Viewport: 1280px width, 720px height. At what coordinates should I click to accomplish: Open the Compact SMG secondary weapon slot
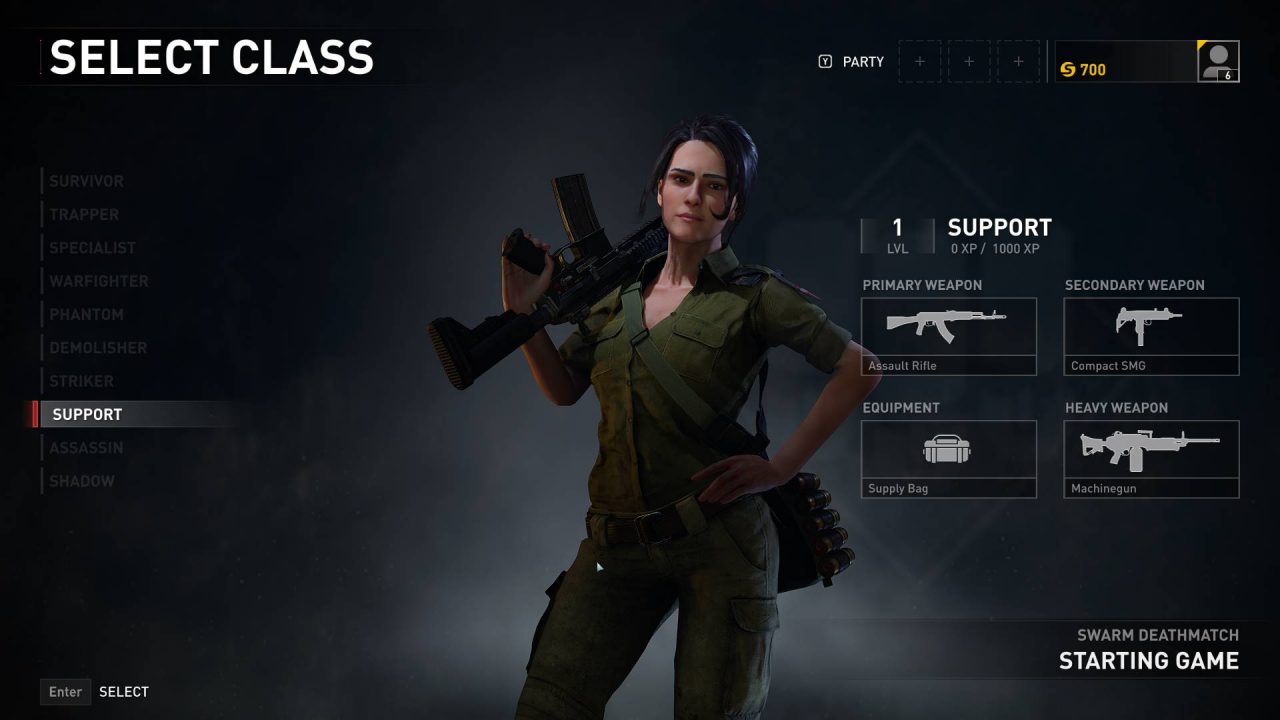[x=1151, y=336]
